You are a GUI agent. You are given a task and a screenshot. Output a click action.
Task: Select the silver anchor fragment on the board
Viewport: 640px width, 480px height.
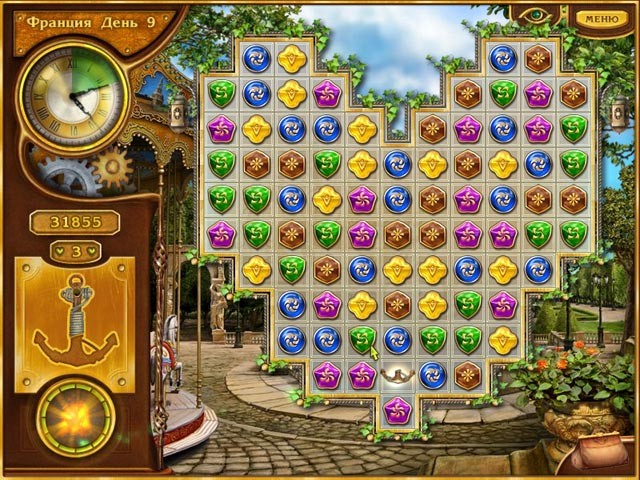[397, 375]
